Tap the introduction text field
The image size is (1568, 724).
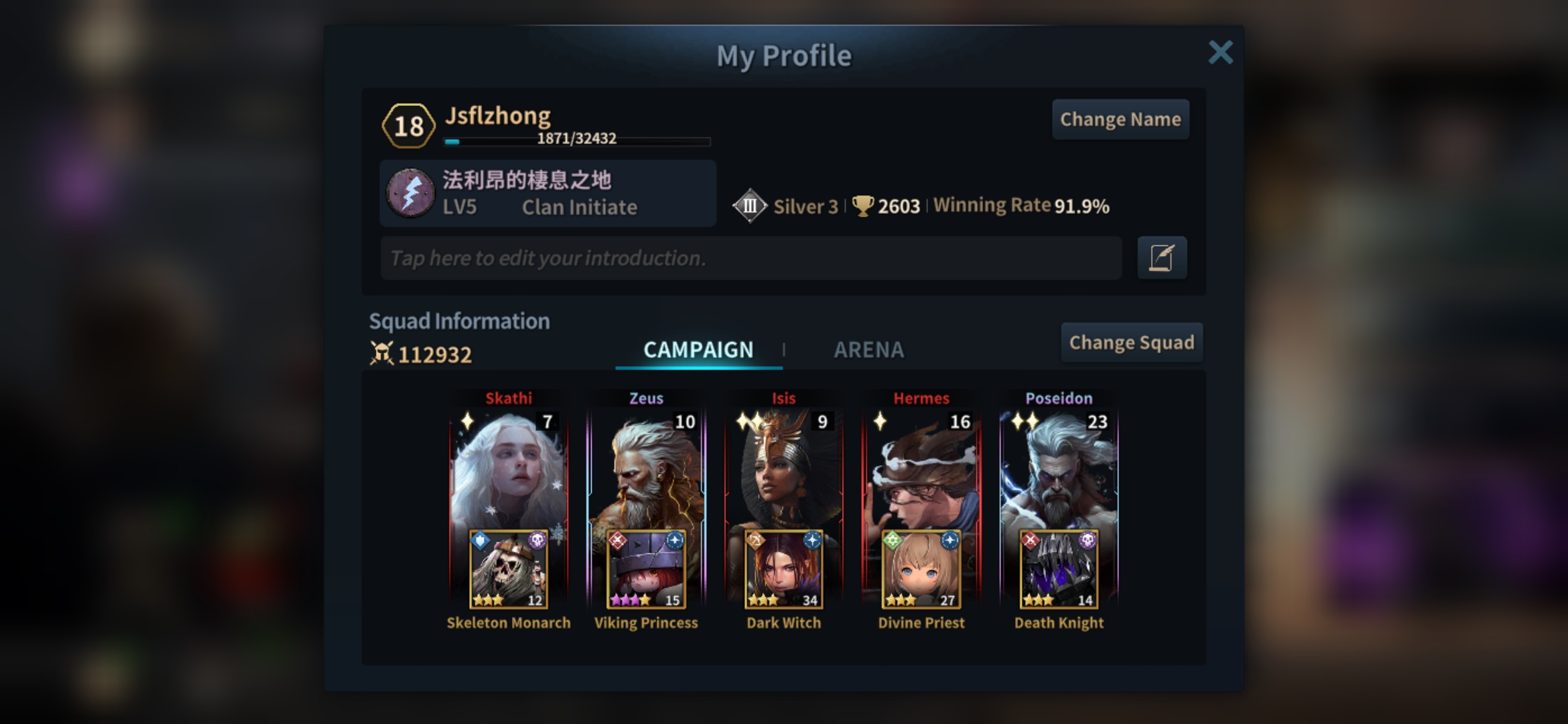coord(750,258)
